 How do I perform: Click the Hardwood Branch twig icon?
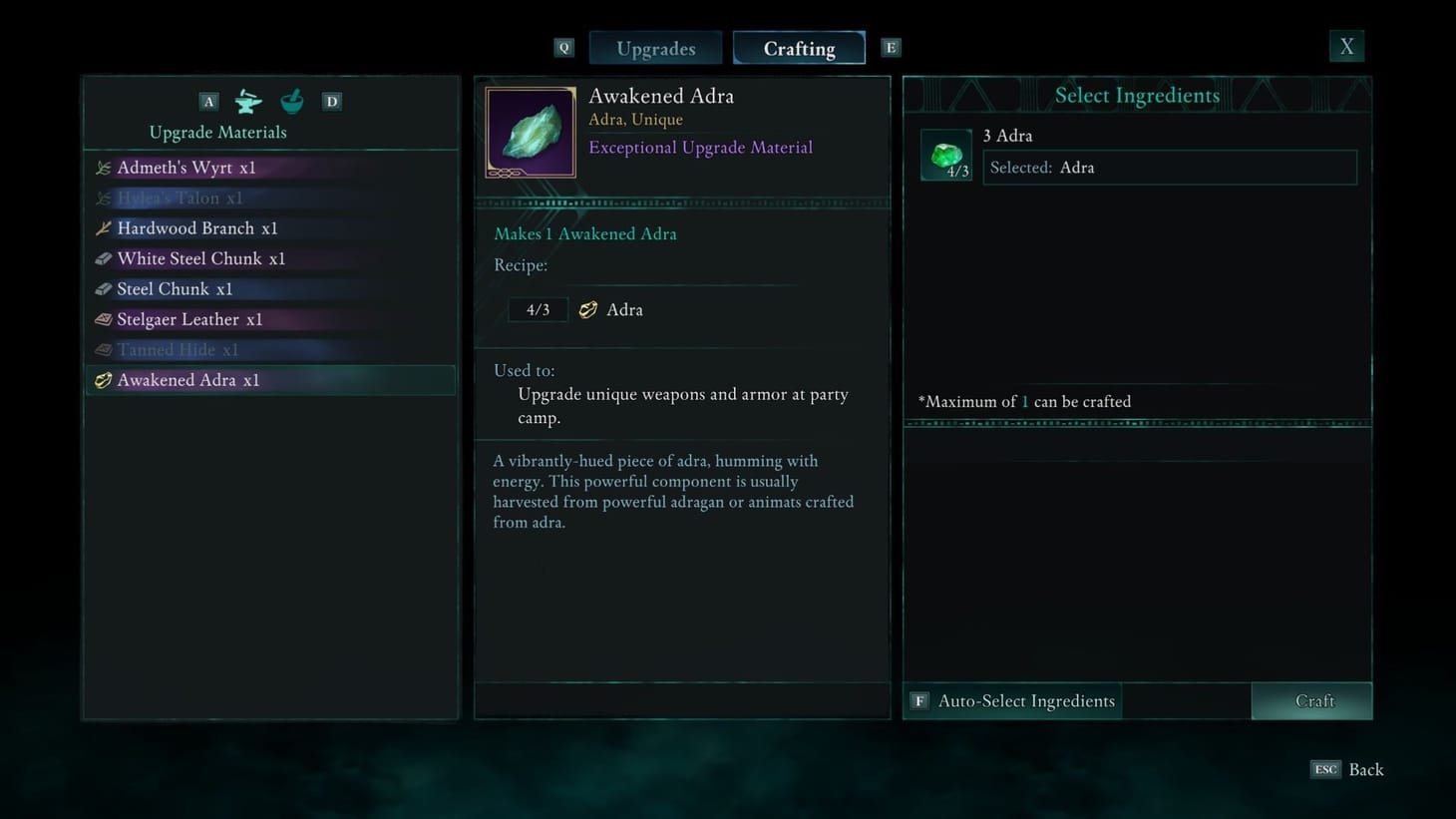(x=103, y=227)
